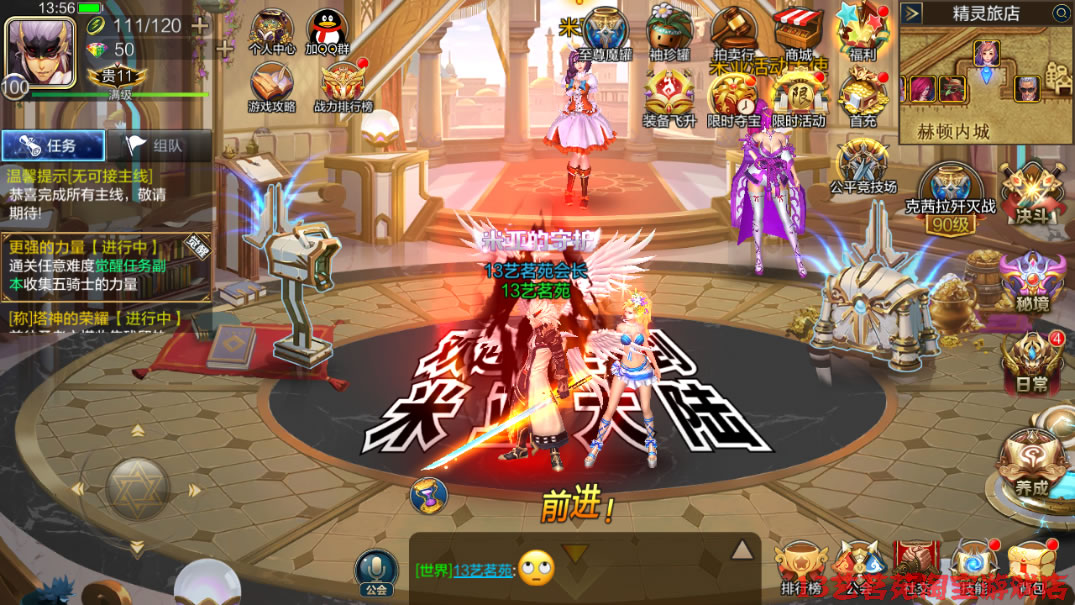Open the 福利 rewards menu
The width and height of the screenshot is (1075, 605).
click(x=861, y=30)
